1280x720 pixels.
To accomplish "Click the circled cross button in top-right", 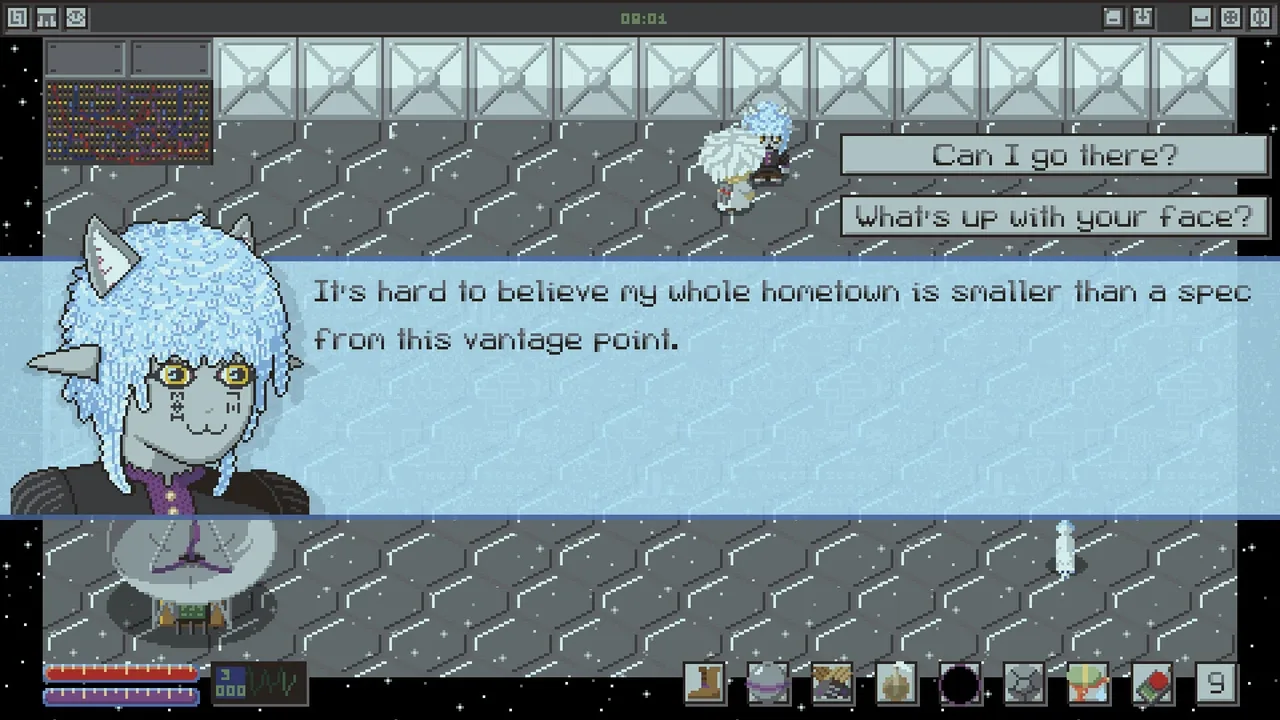I will pyautogui.click(x=1231, y=18).
